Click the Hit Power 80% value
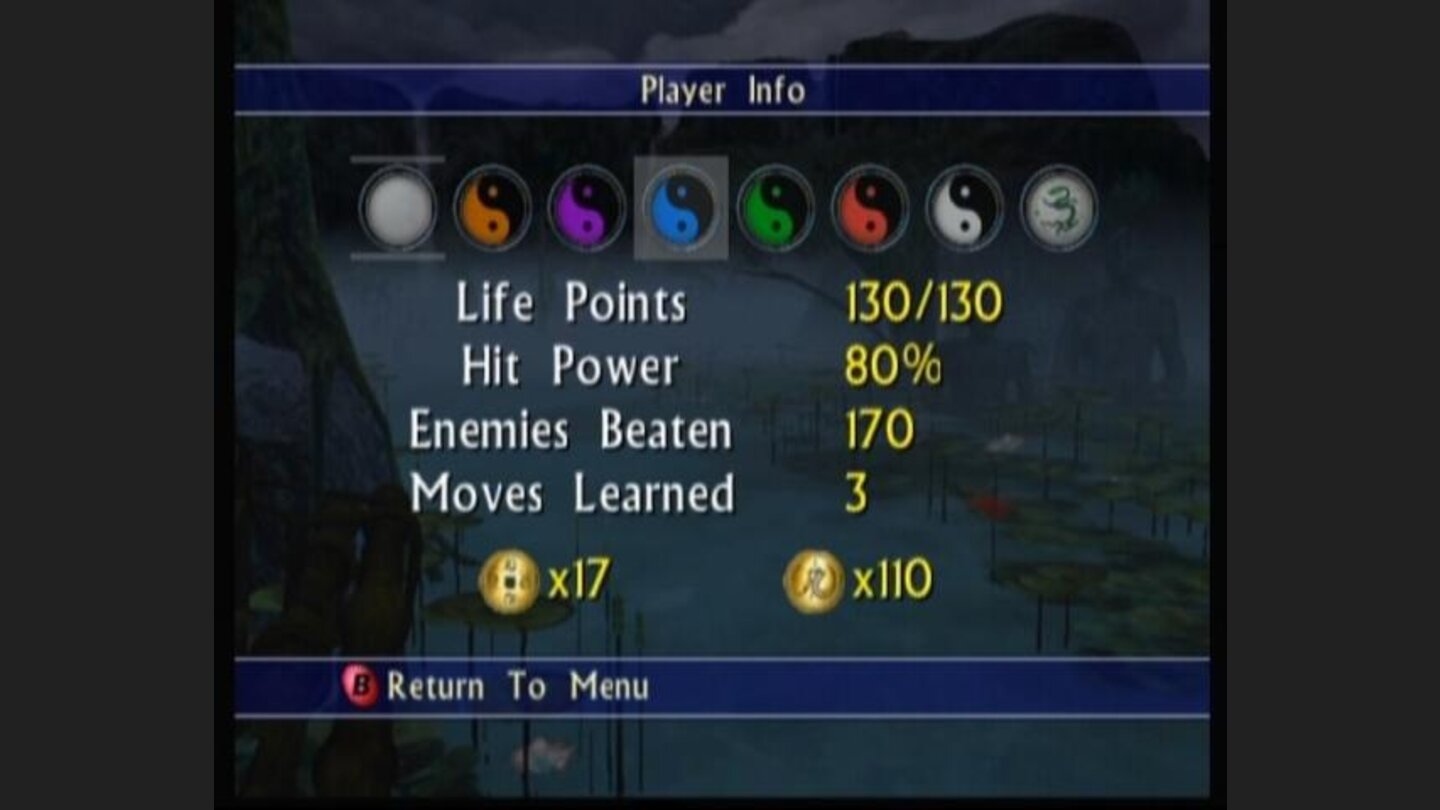This screenshot has width=1440, height=810. (895, 366)
